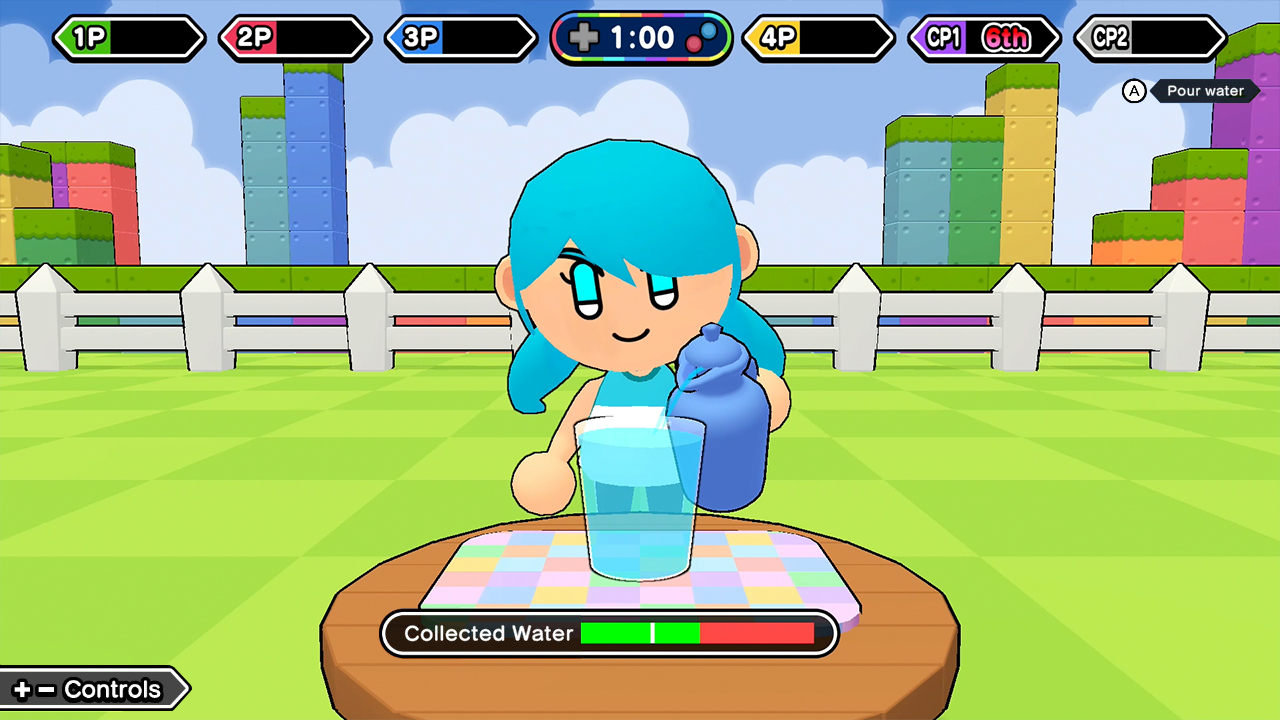Click the 1:00 countdown timer

643,37
